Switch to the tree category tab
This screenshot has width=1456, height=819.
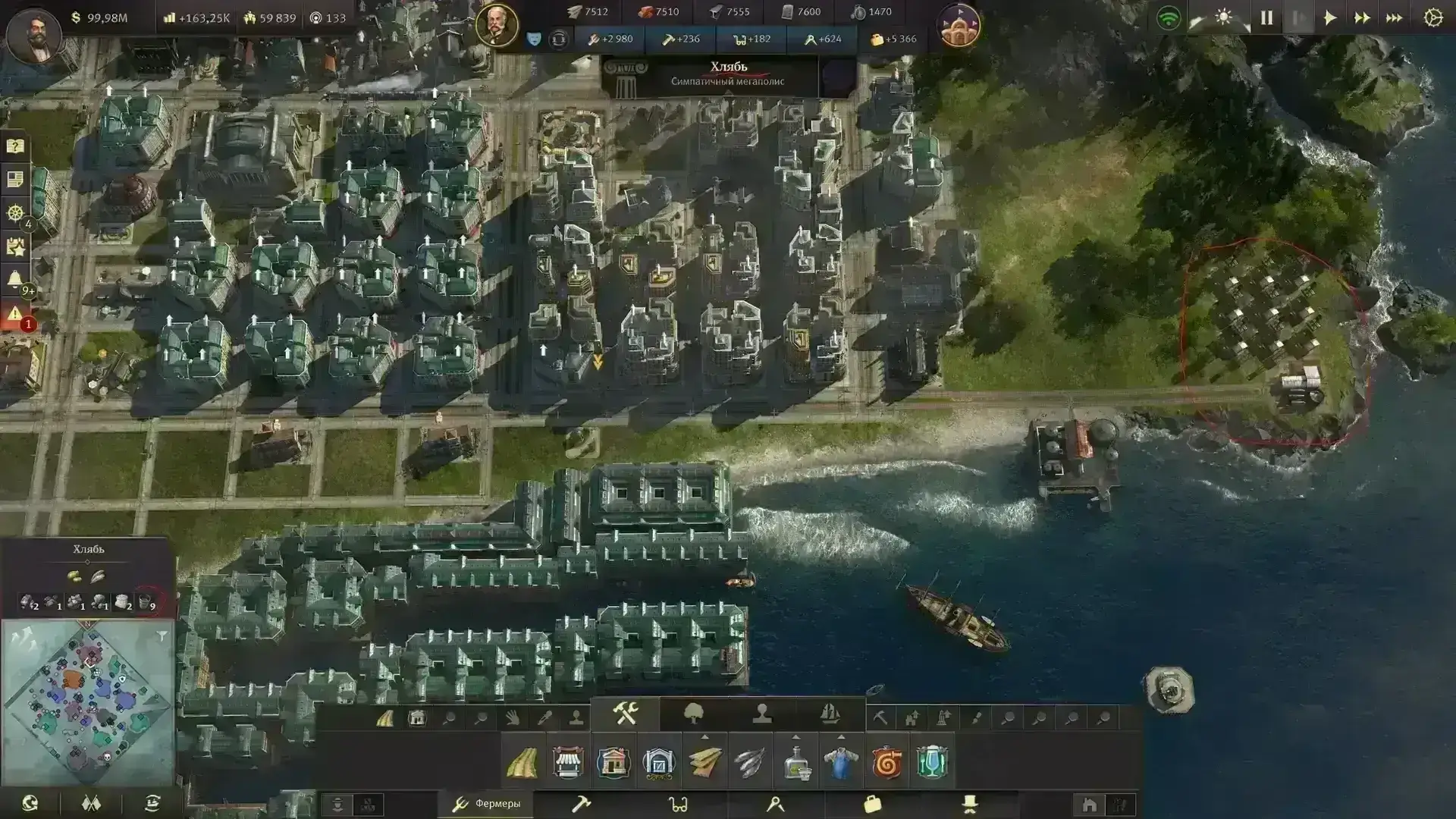[x=694, y=714]
